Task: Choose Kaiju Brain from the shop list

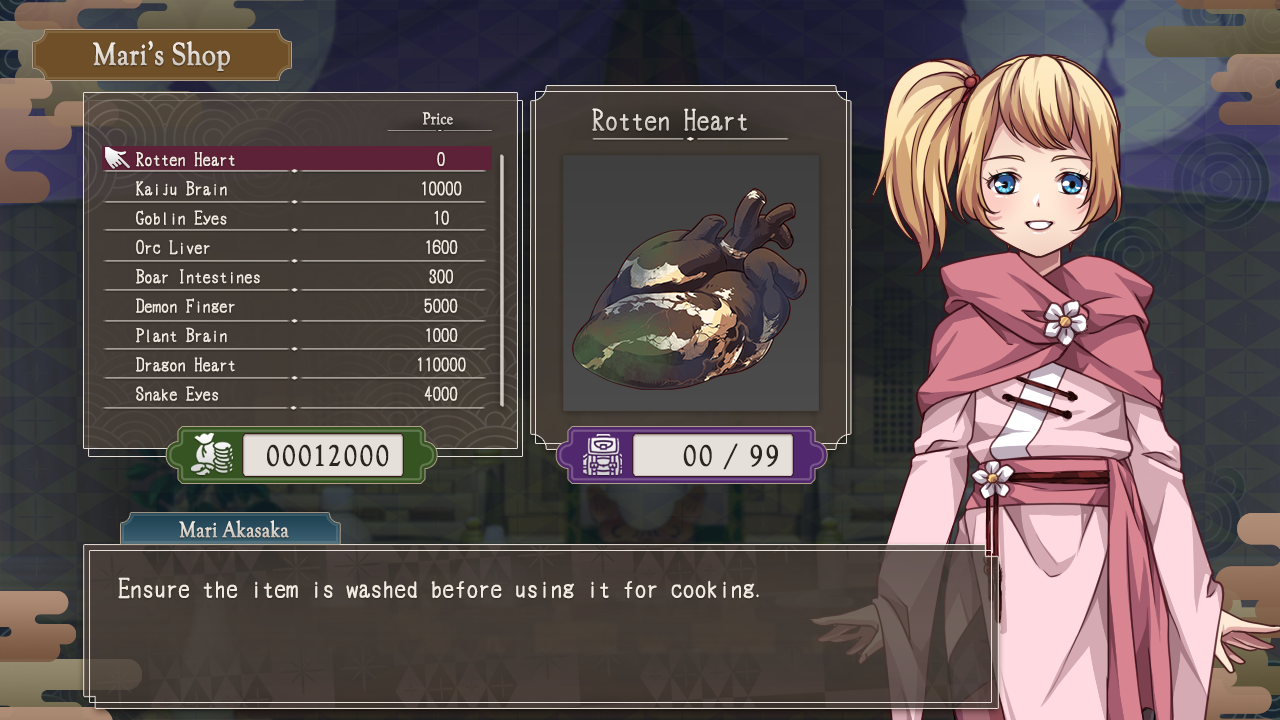Action: (x=298, y=189)
